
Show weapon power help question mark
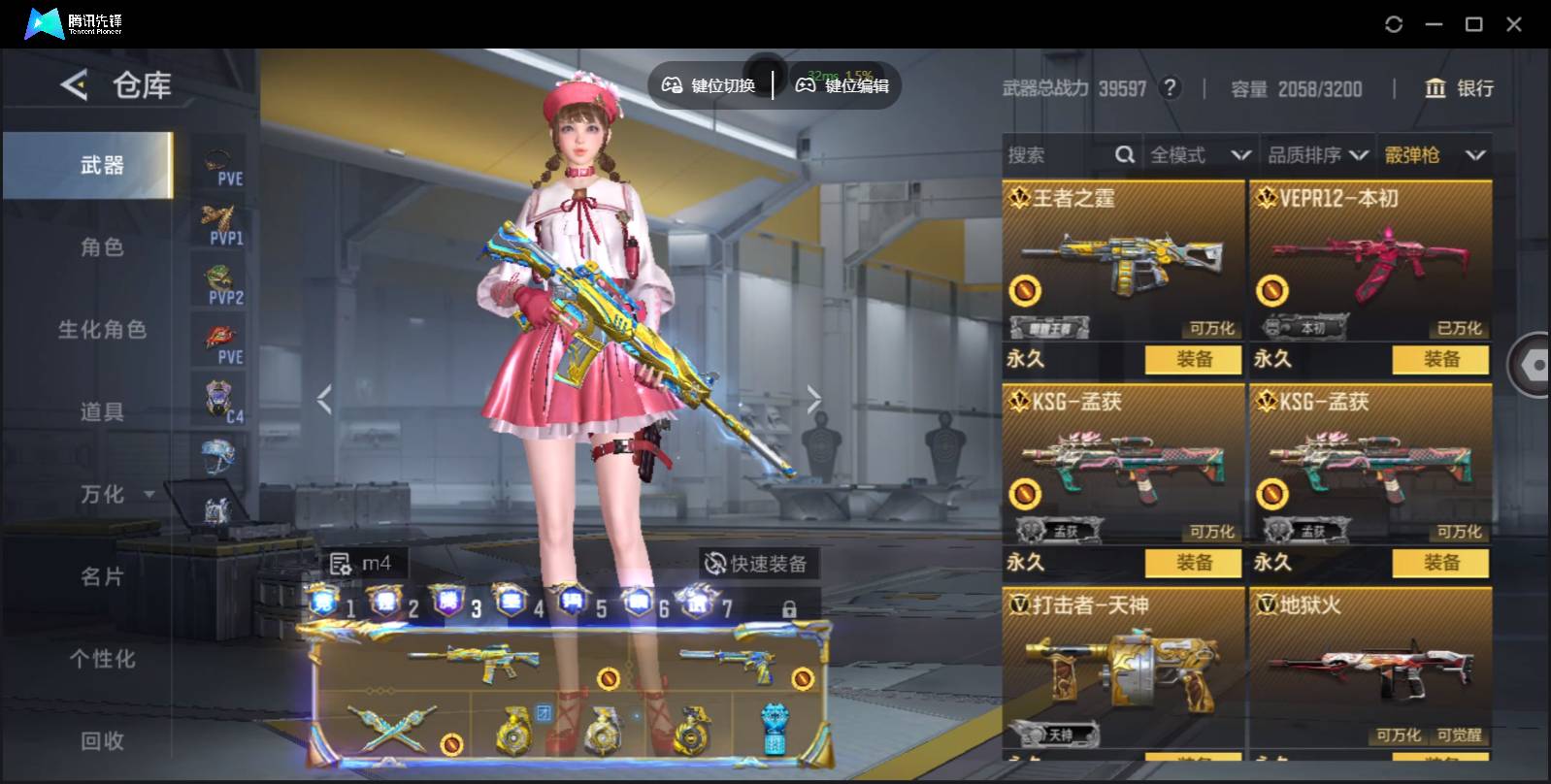(x=1171, y=88)
